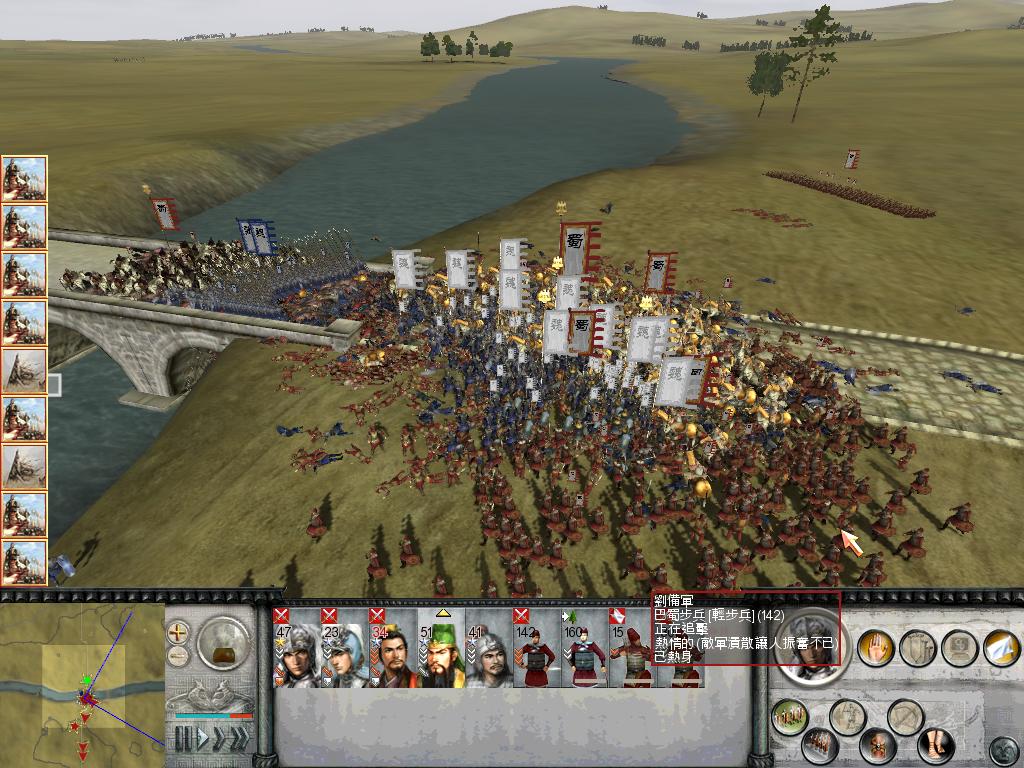
Task: Pause the battle
Action: tap(183, 739)
